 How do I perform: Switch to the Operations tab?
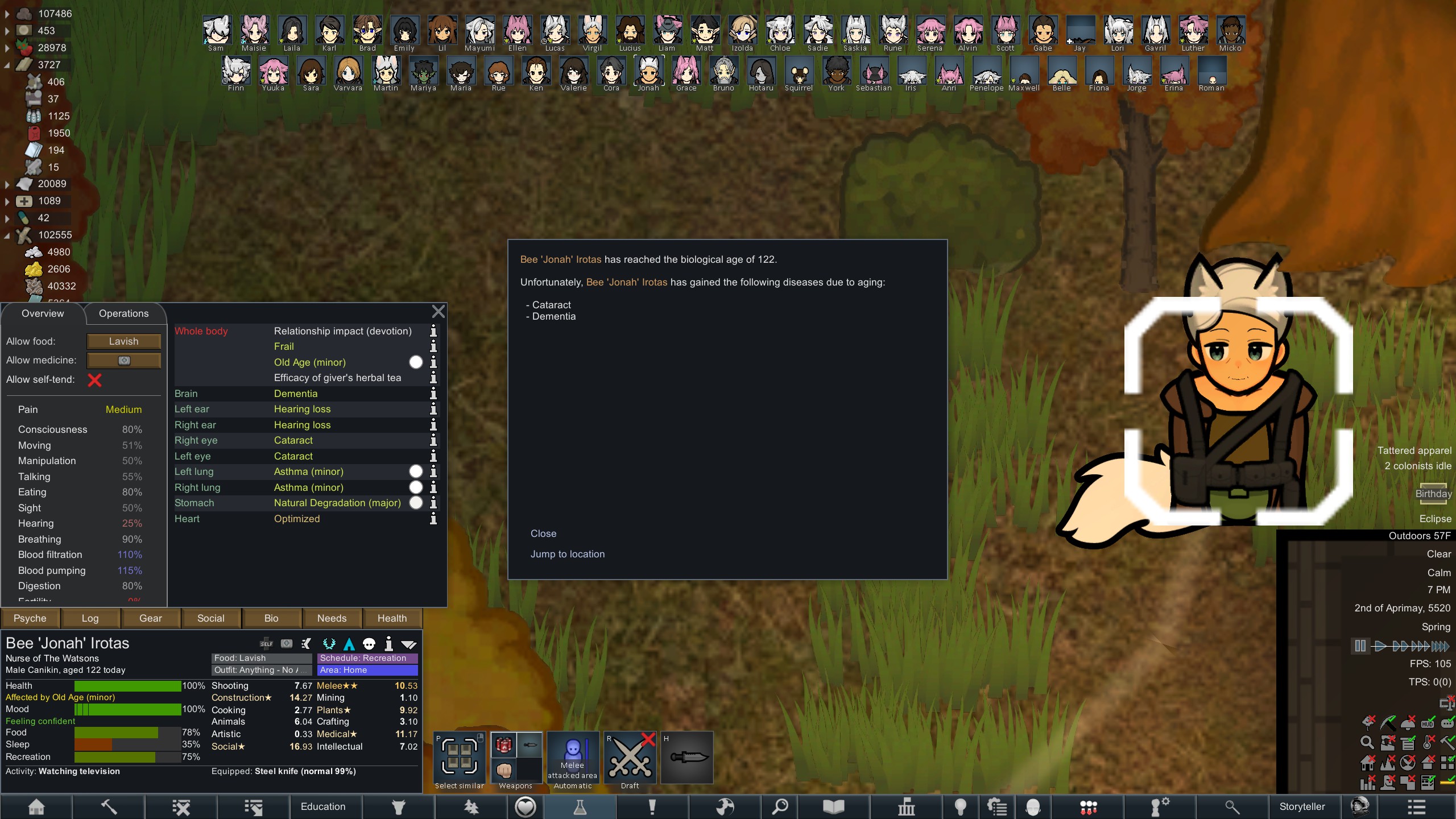pyautogui.click(x=123, y=313)
